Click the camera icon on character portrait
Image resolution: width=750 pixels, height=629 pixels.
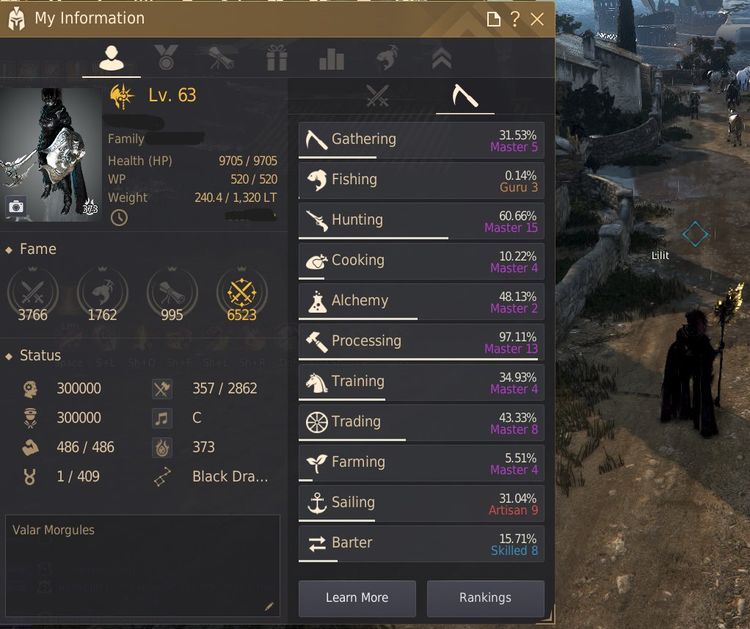point(17,207)
